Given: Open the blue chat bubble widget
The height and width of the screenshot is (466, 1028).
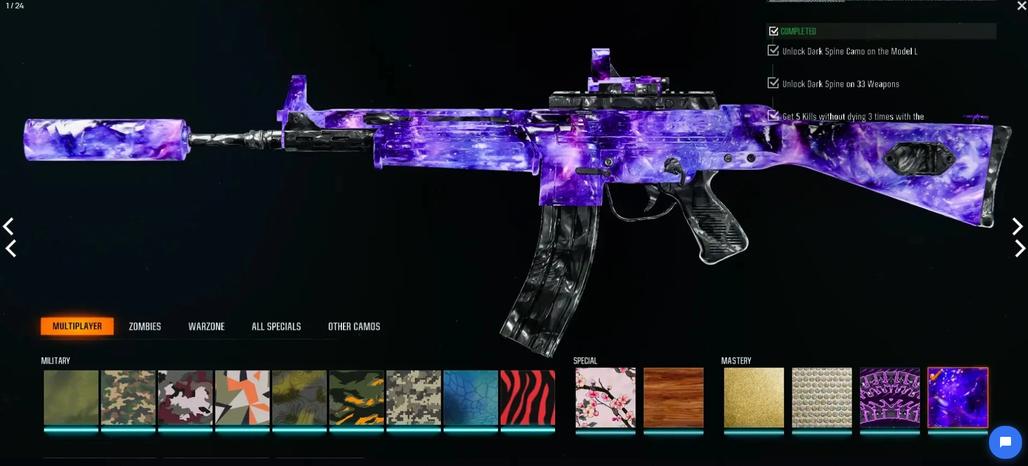Looking at the screenshot, I should [x=1004, y=442].
